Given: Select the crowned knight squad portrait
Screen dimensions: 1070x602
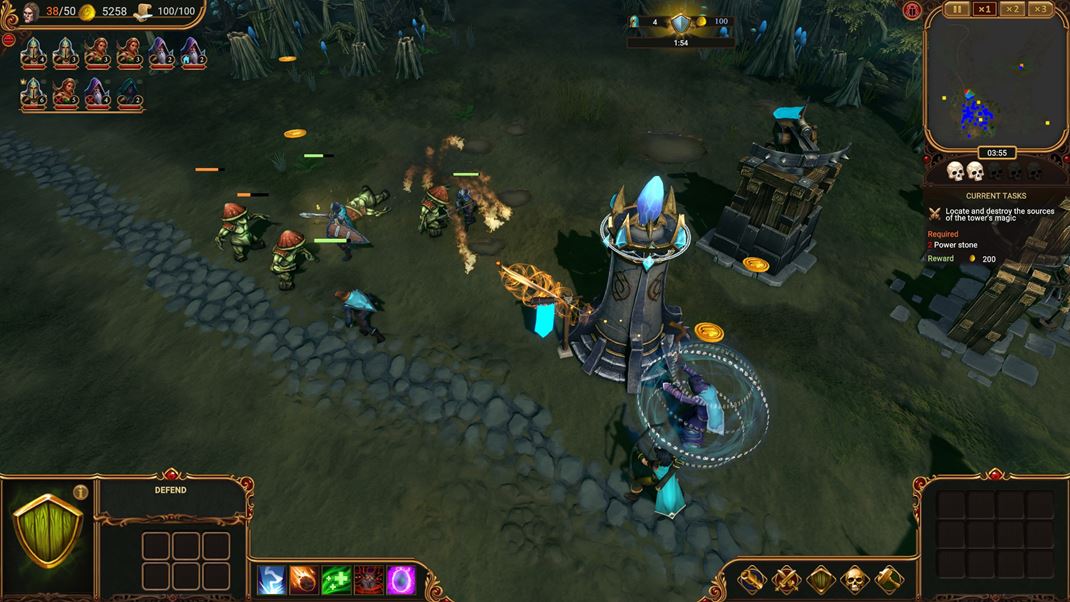Looking at the screenshot, I should [x=33, y=92].
